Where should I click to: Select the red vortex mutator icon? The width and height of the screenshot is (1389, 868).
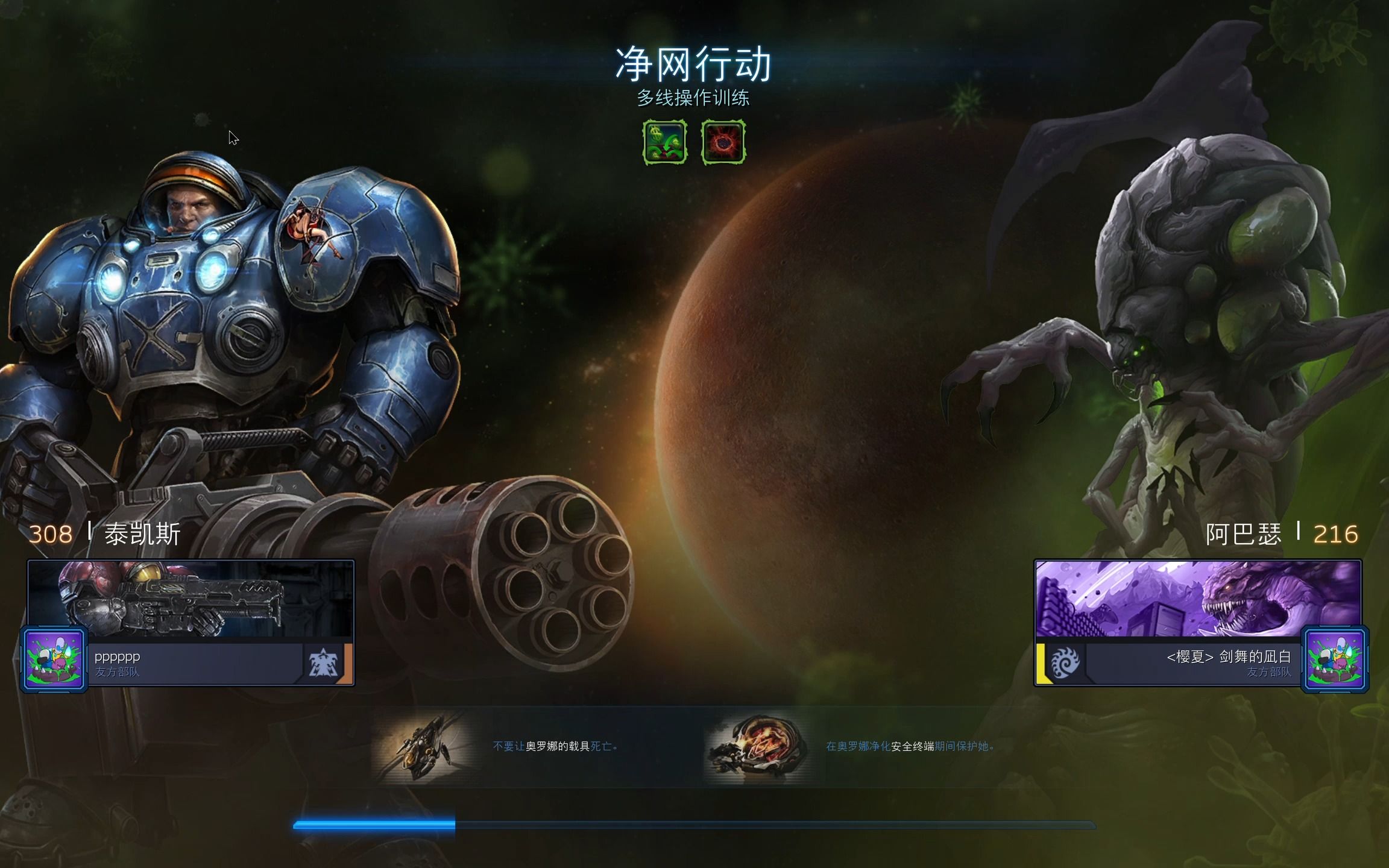pyautogui.click(x=723, y=142)
